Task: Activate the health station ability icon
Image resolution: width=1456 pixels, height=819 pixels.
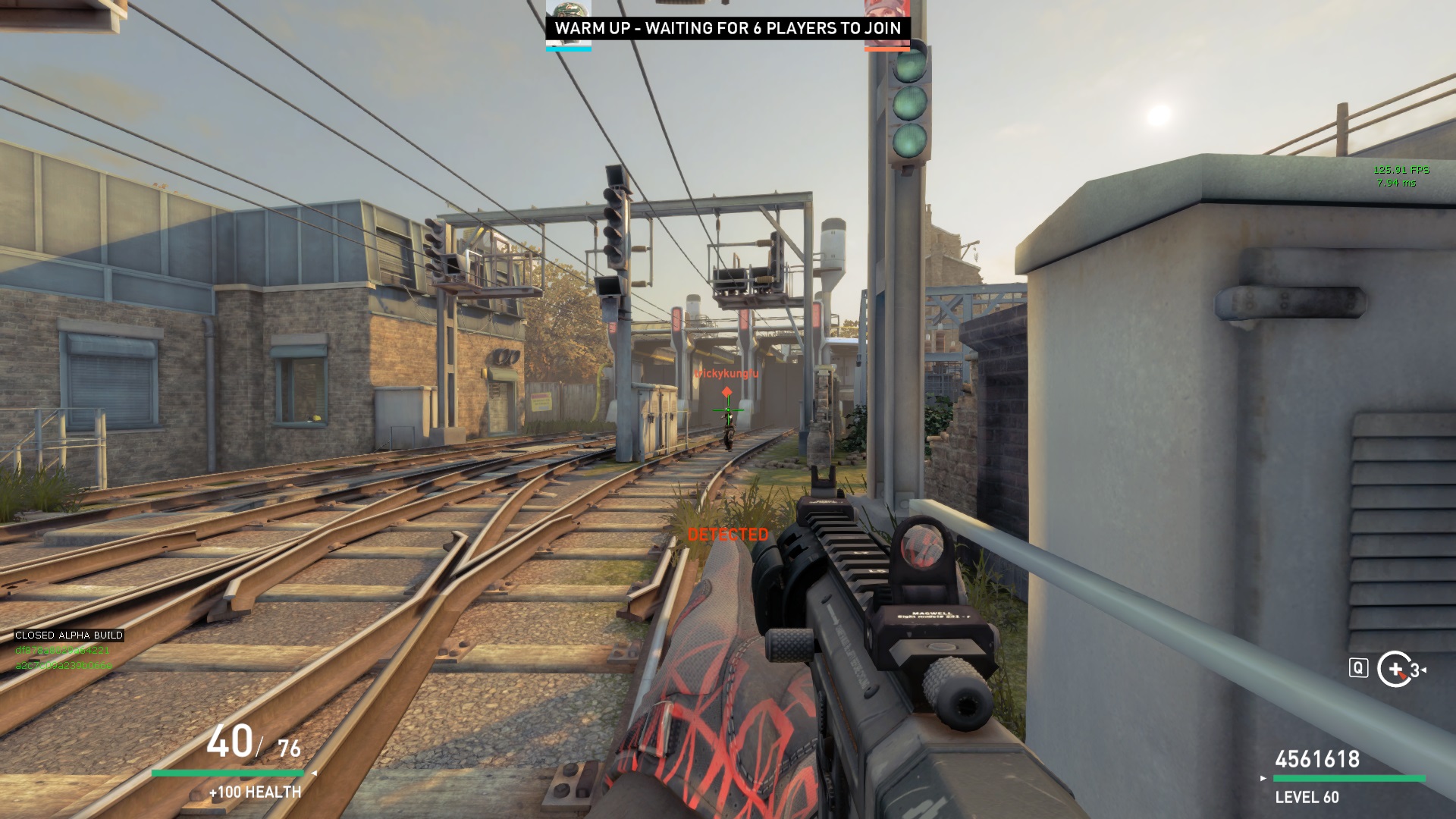Action: click(1395, 669)
